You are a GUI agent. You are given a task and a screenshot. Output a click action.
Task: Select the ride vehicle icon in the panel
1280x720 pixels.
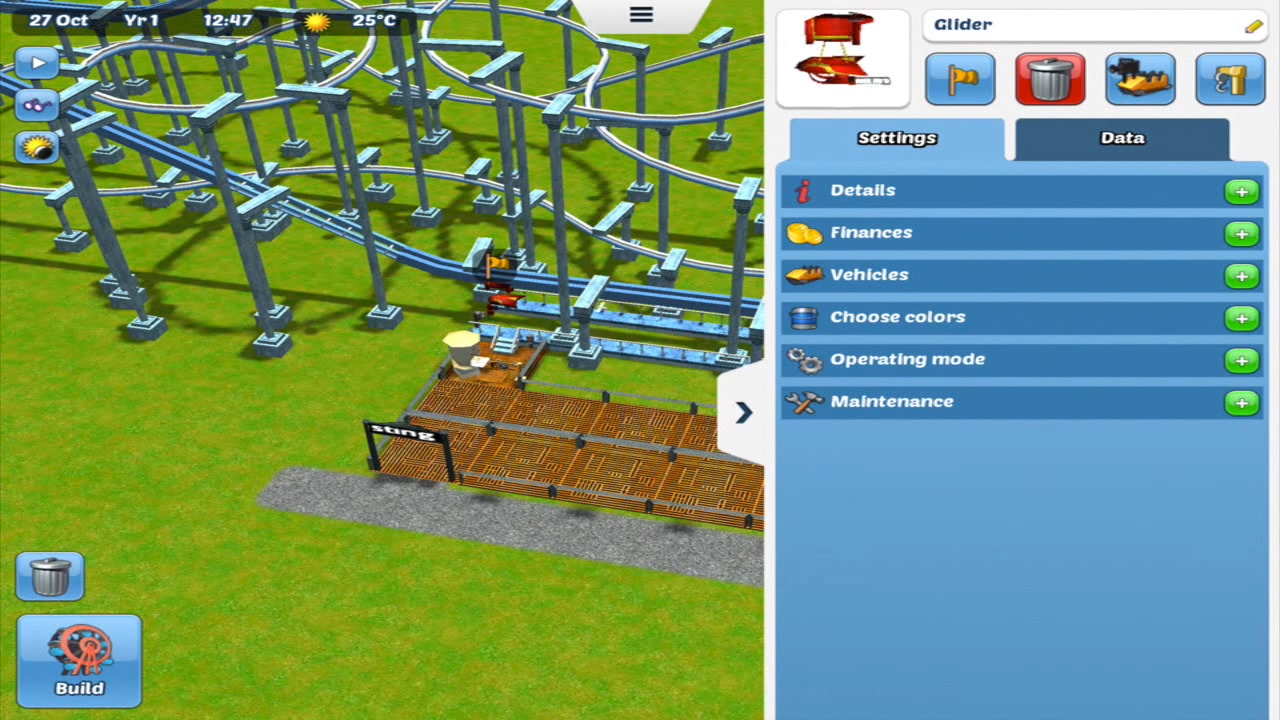point(1140,78)
